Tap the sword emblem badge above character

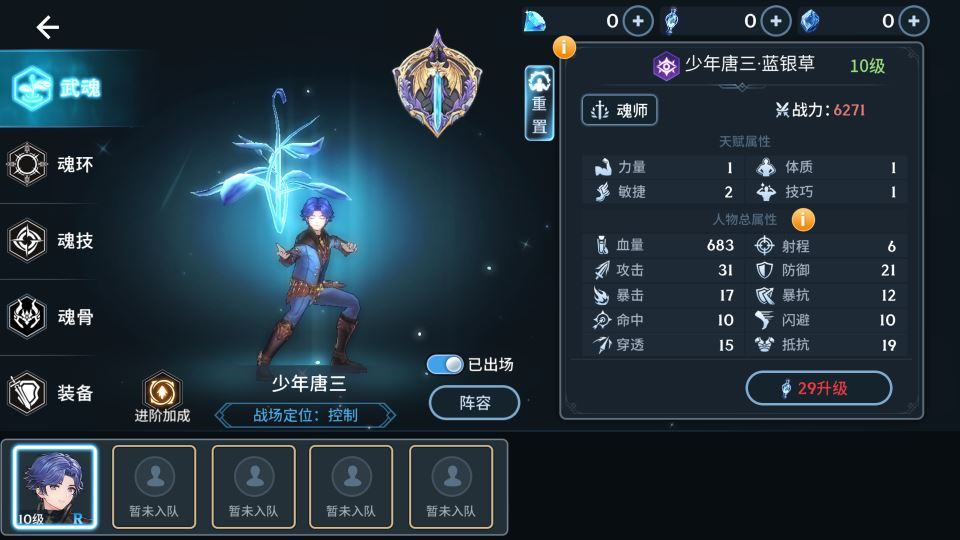click(437, 83)
